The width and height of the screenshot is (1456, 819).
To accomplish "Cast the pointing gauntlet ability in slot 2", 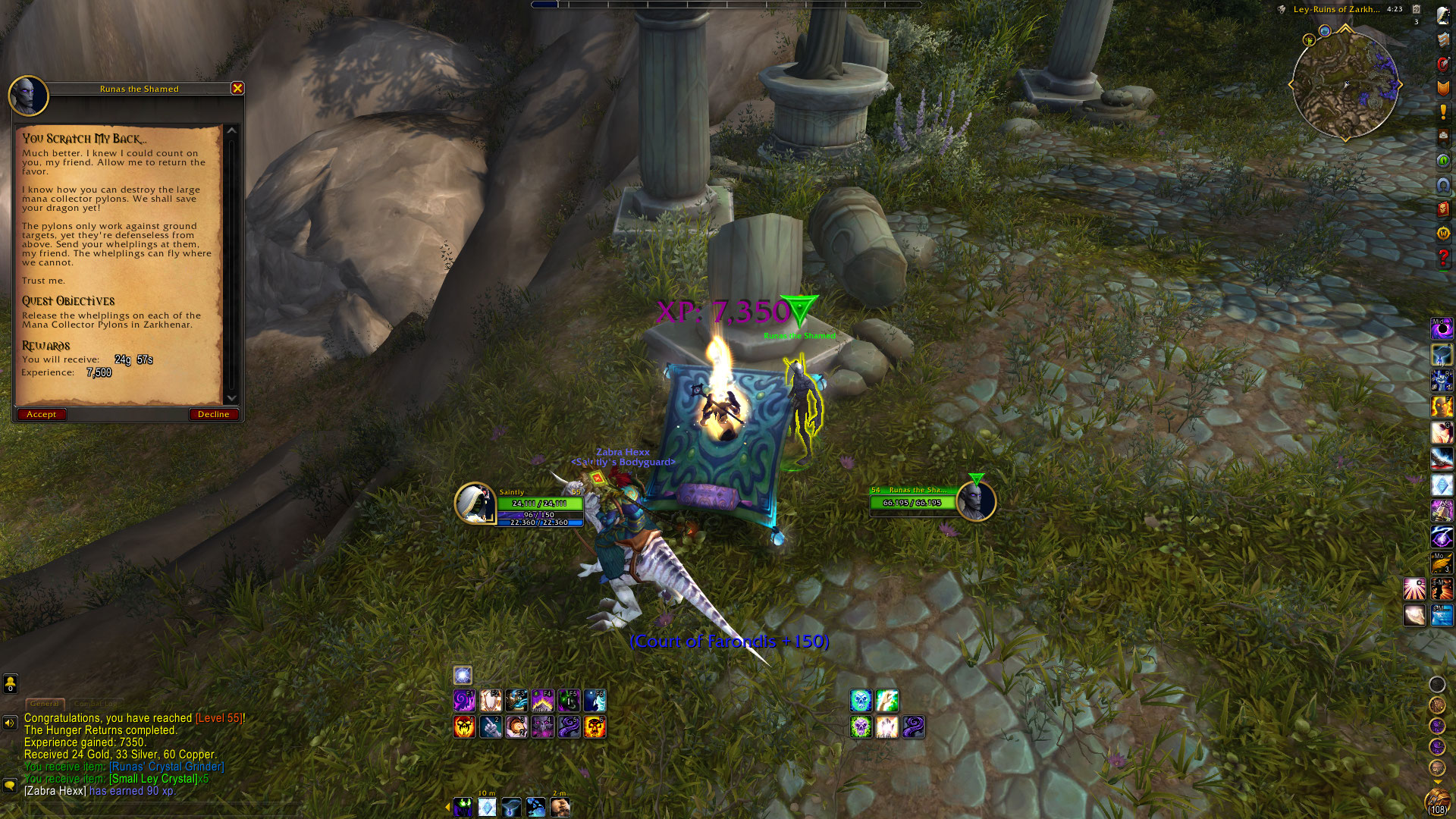I will pos(491,727).
